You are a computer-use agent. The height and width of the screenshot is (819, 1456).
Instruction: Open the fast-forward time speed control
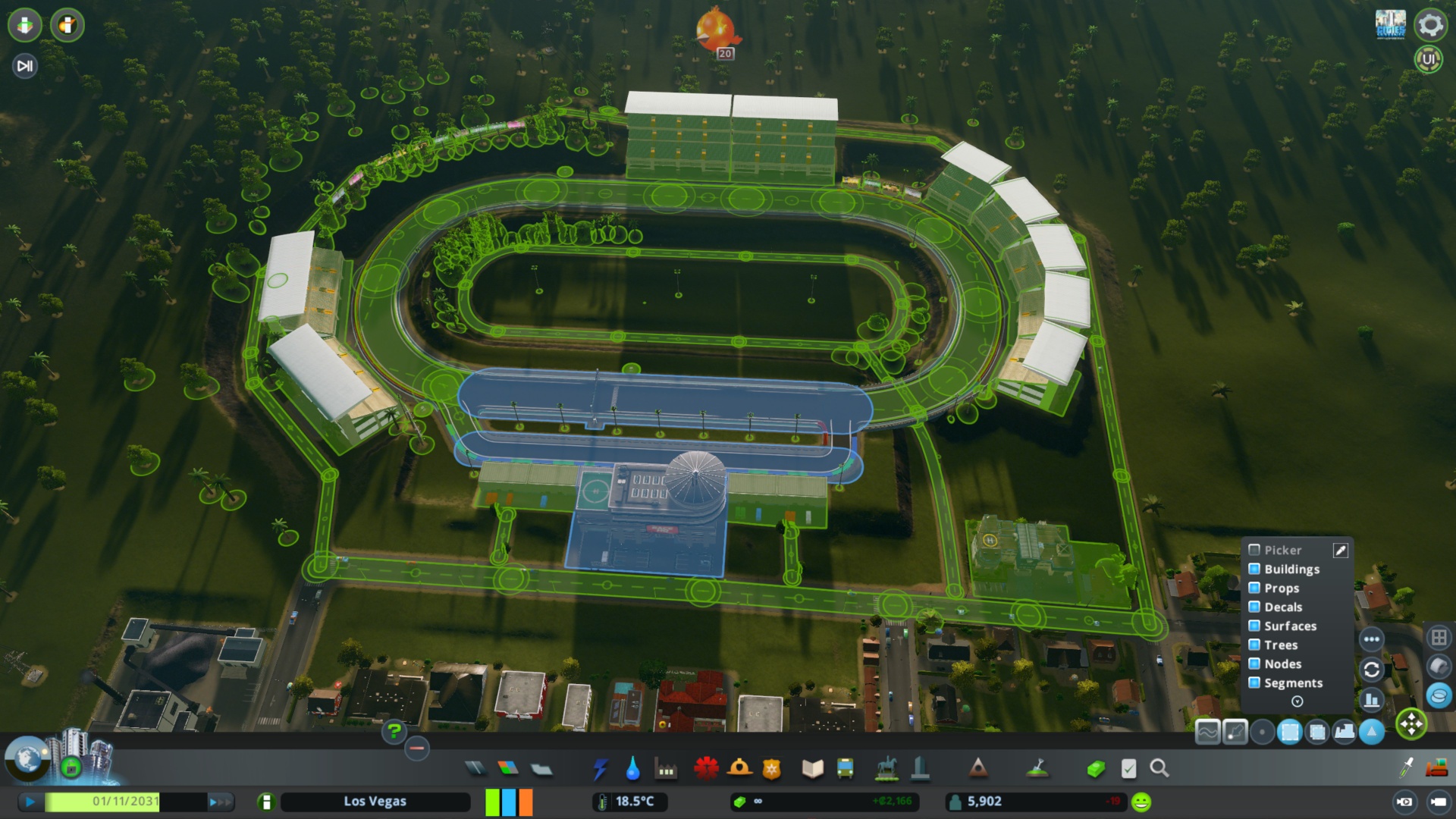220,801
